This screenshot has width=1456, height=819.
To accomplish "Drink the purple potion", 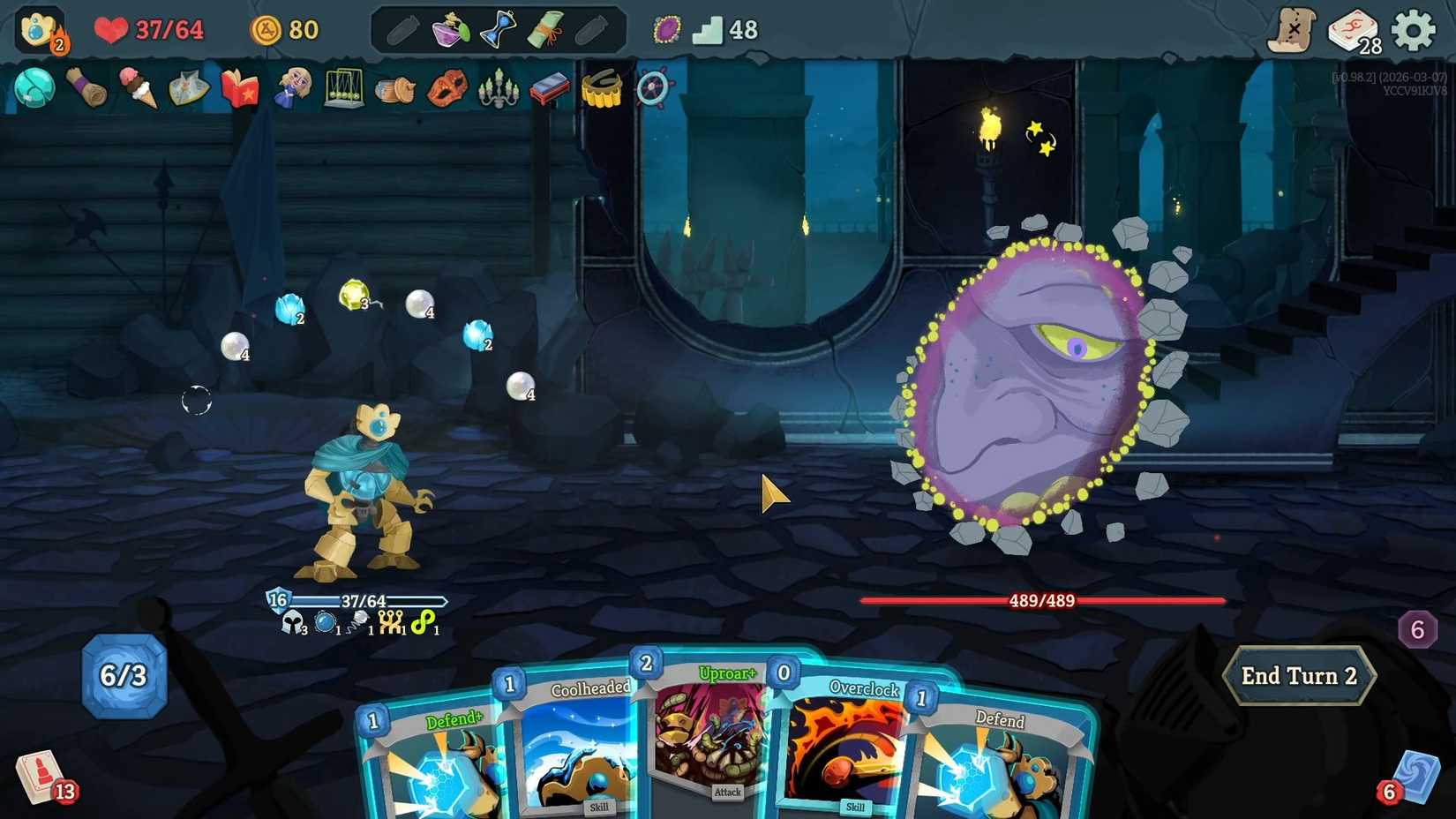I will click(449, 28).
